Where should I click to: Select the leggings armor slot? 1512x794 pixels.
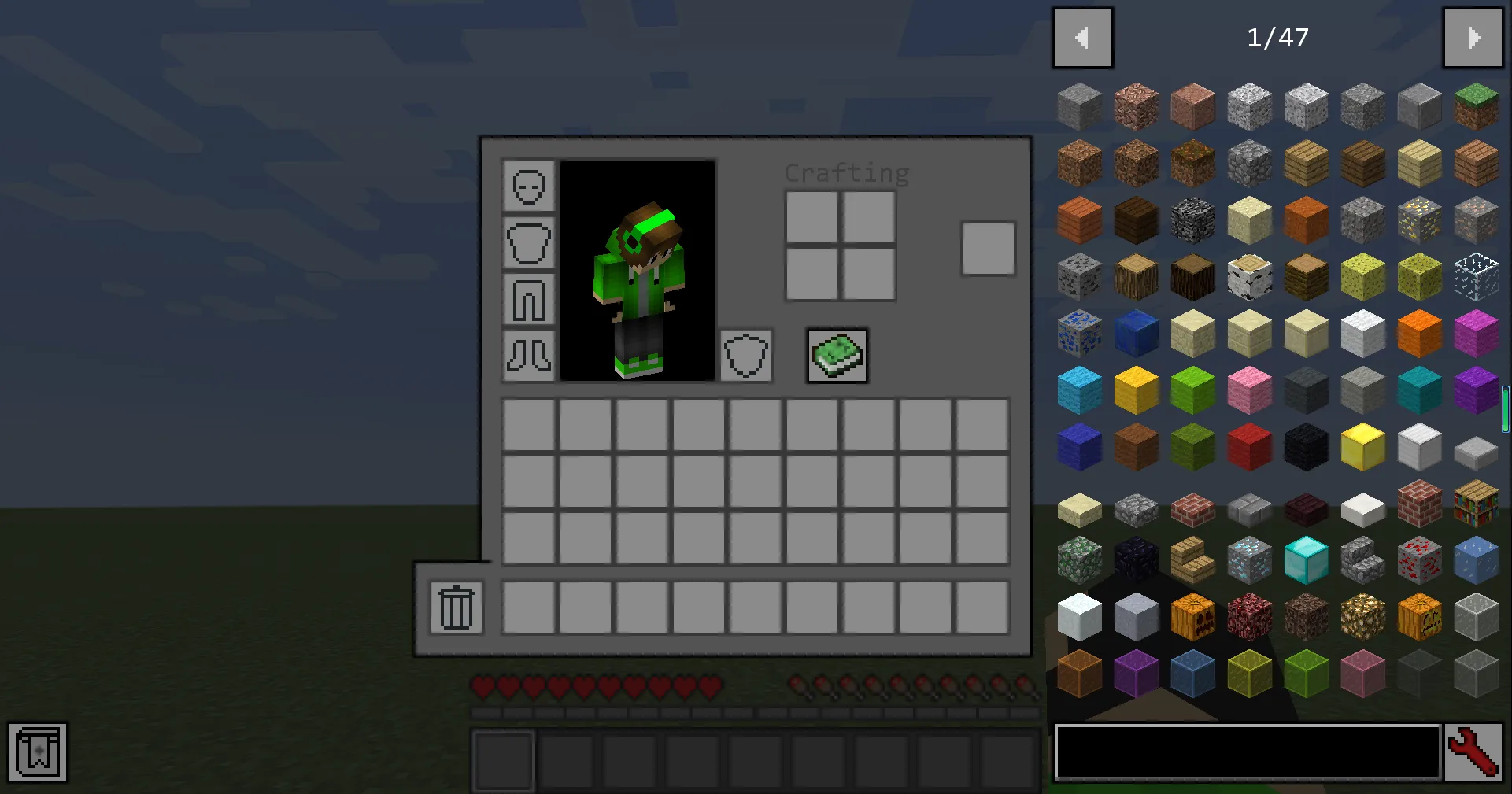527,300
